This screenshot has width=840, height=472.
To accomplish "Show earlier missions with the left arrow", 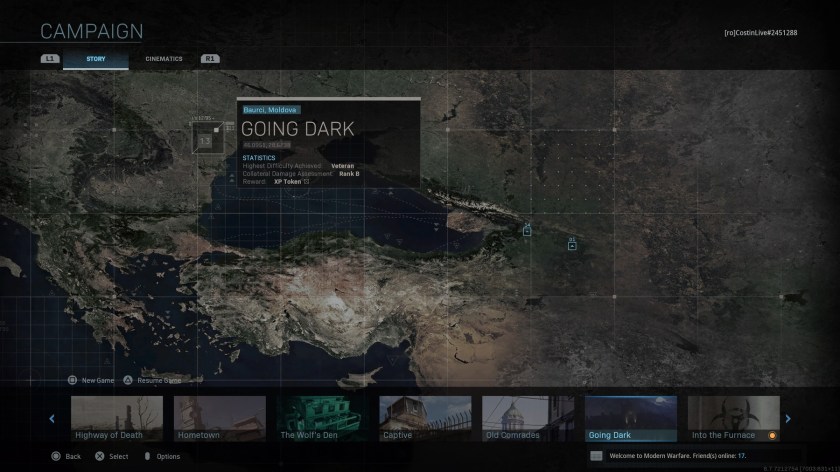I will (x=53, y=419).
